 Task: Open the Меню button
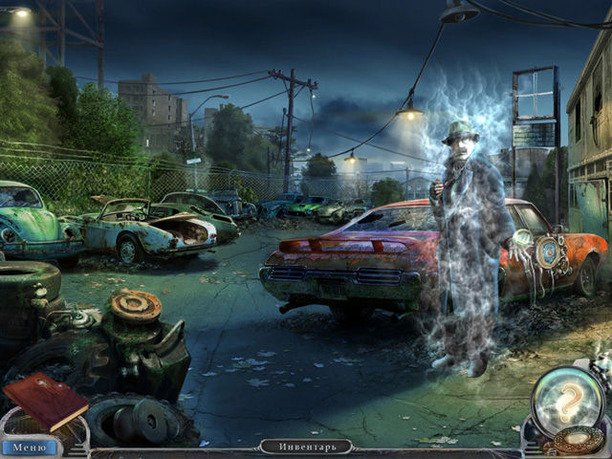(29, 448)
